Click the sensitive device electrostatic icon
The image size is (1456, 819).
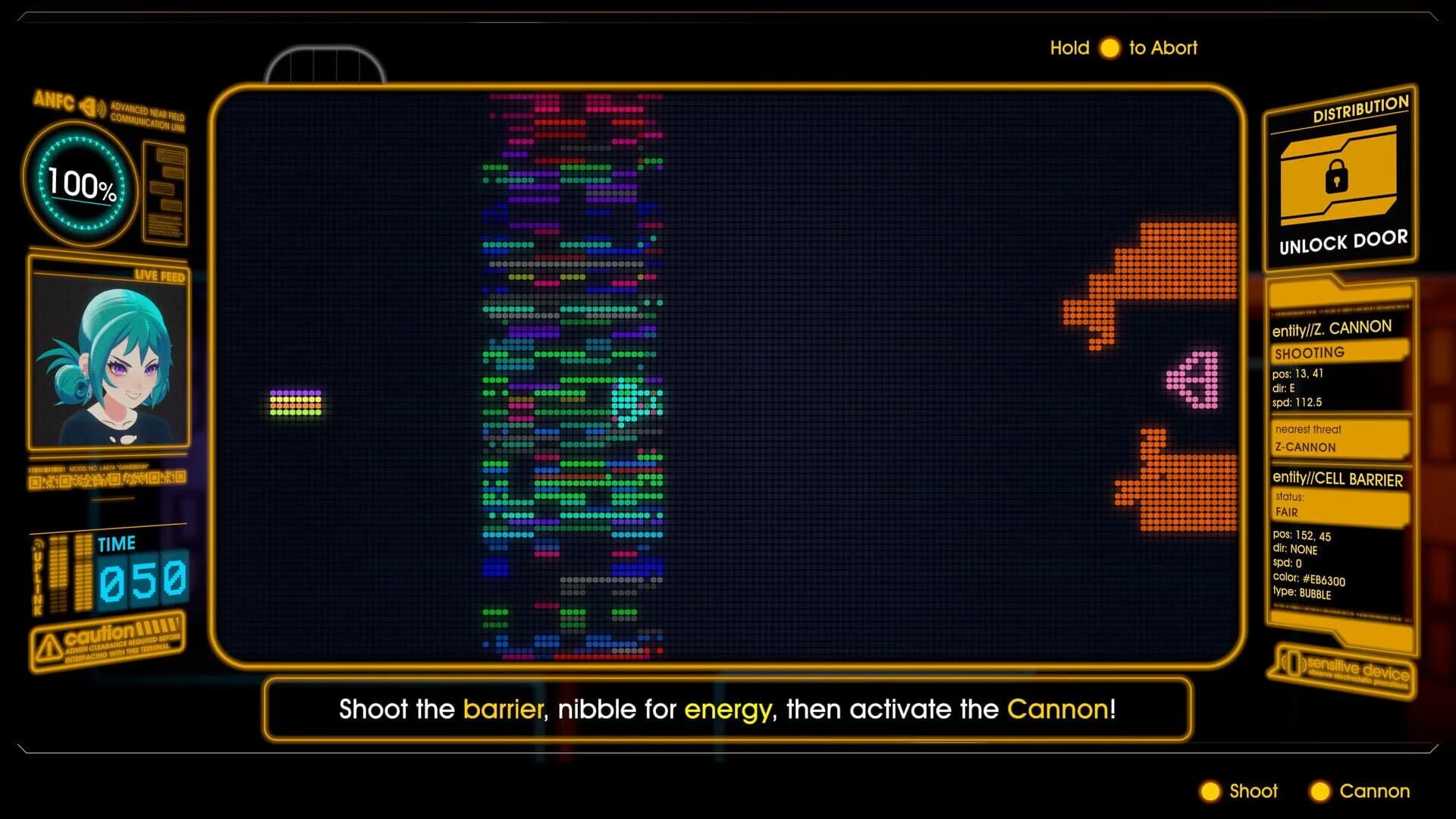[x=1294, y=663]
